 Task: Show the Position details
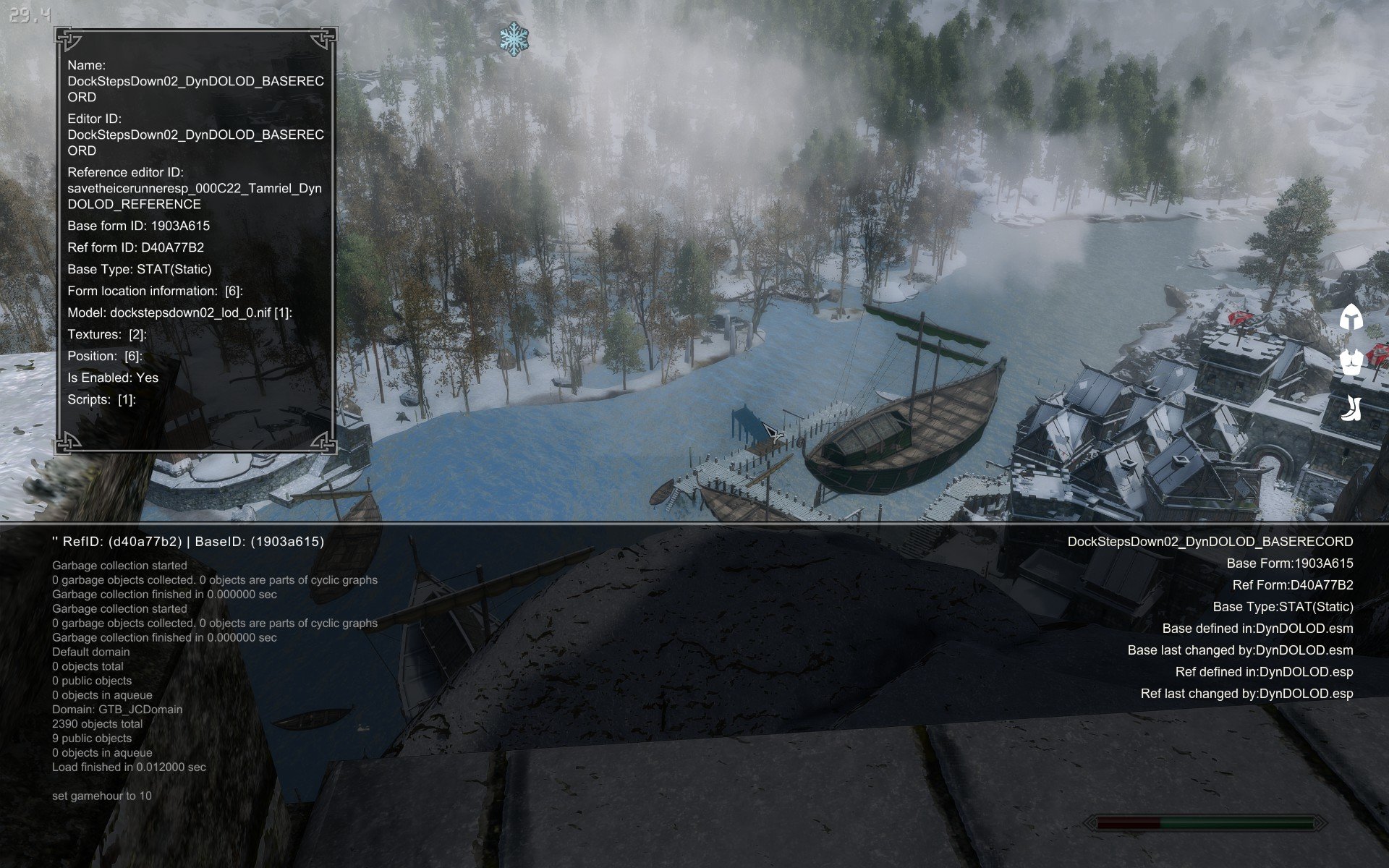104,356
